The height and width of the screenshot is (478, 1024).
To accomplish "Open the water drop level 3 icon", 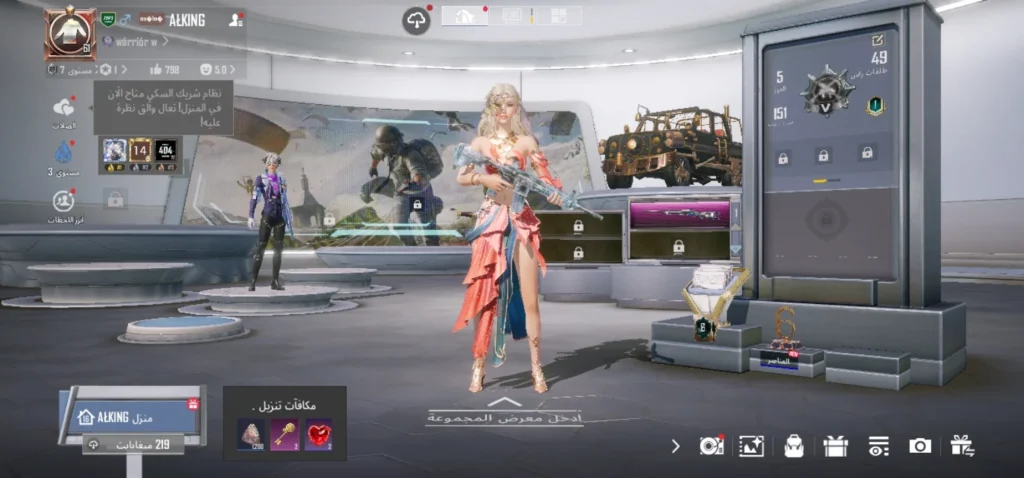I will 64,152.
